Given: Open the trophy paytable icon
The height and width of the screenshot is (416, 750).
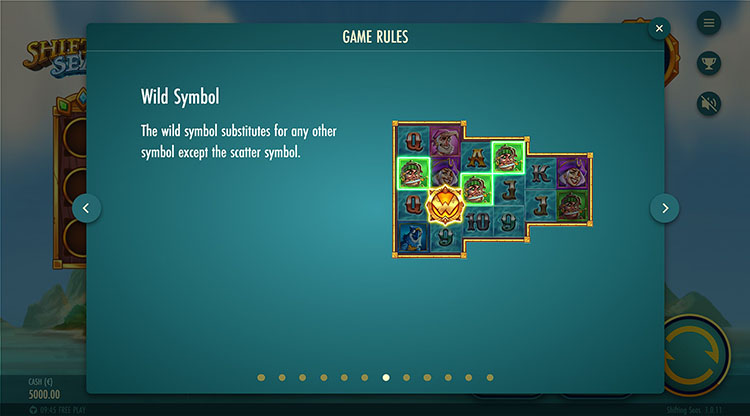Looking at the screenshot, I should (x=709, y=62).
